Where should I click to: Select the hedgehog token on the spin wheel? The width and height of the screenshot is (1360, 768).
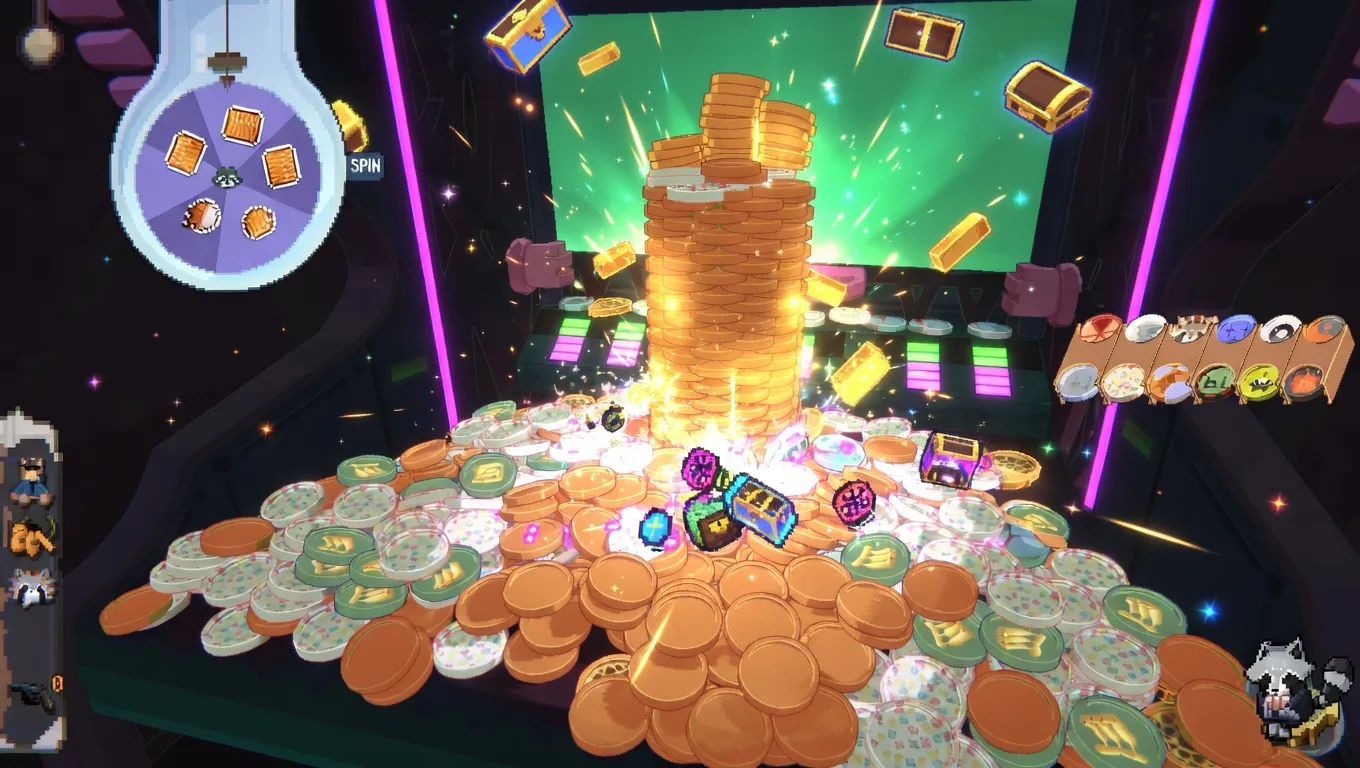203,216
